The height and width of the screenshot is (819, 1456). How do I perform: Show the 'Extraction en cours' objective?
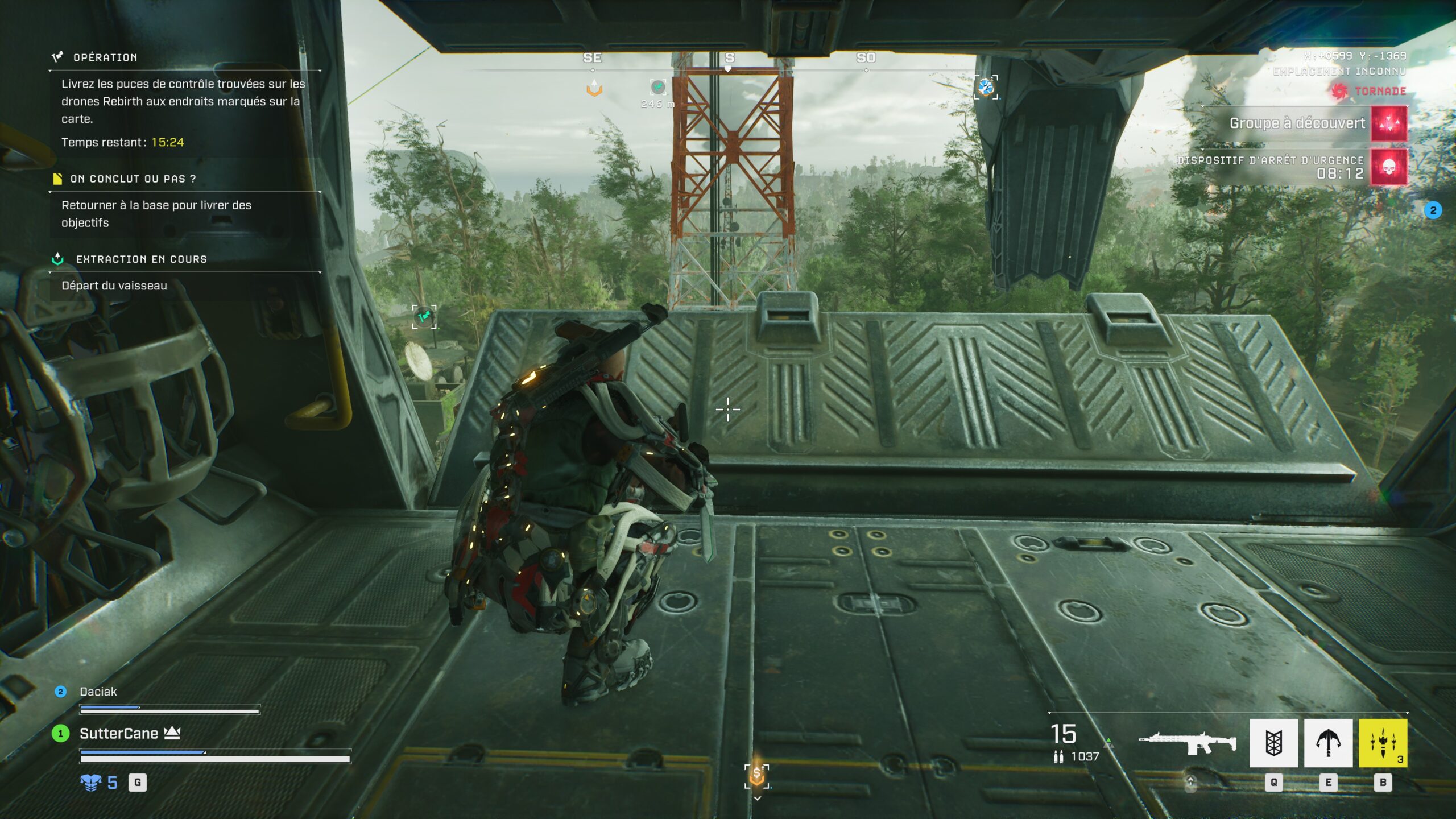click(141, 259)
